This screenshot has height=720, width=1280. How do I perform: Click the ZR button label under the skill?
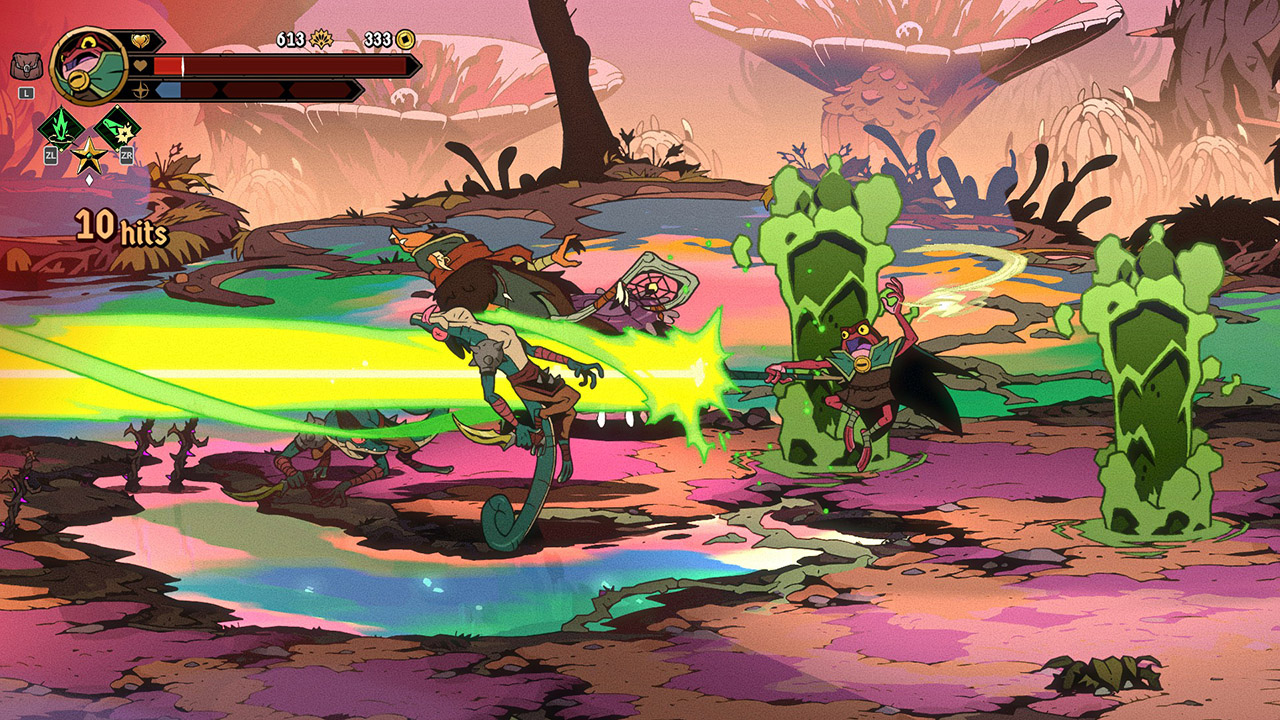point(128,155)
